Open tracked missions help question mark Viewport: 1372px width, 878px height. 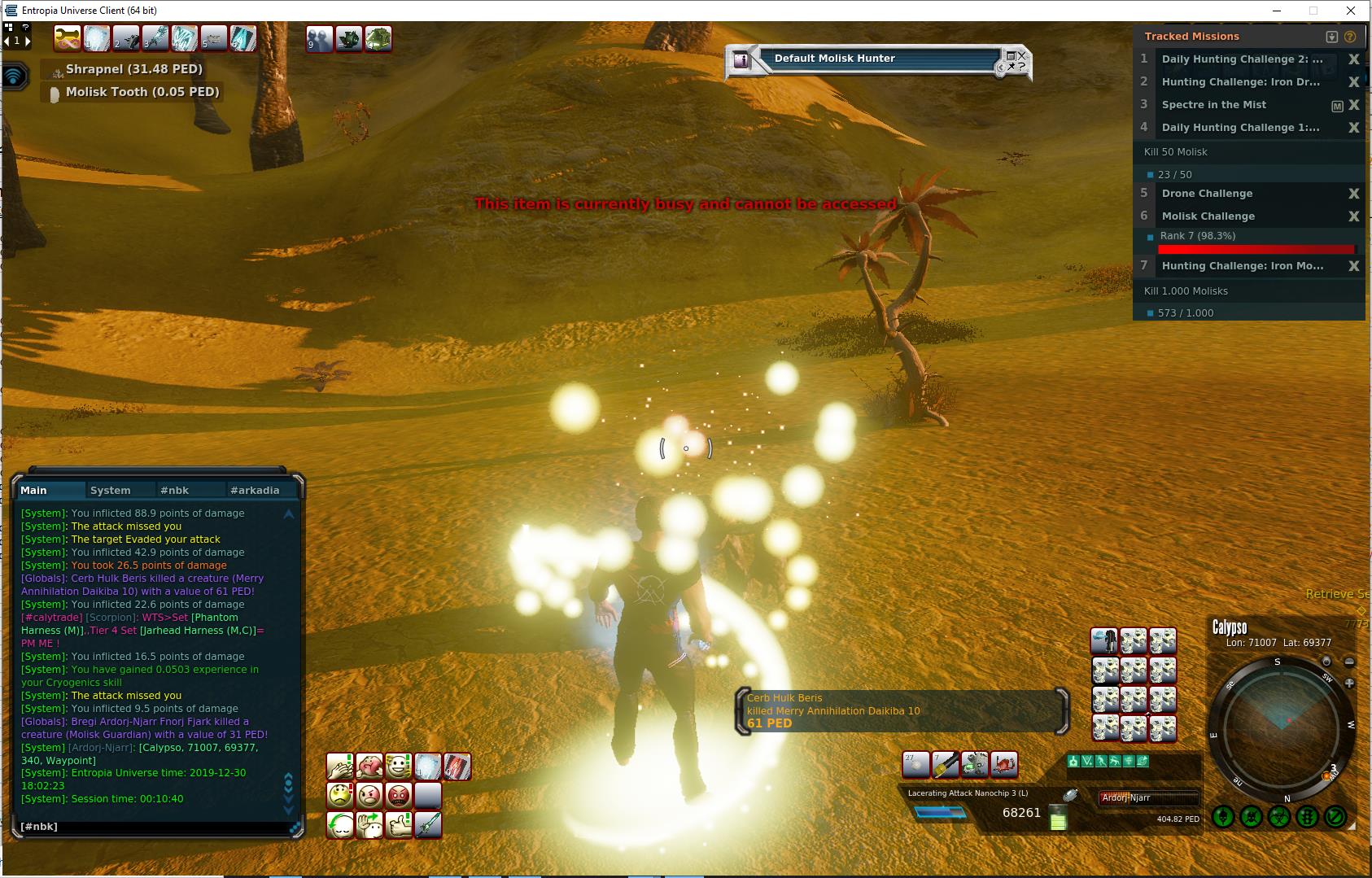1350,37
